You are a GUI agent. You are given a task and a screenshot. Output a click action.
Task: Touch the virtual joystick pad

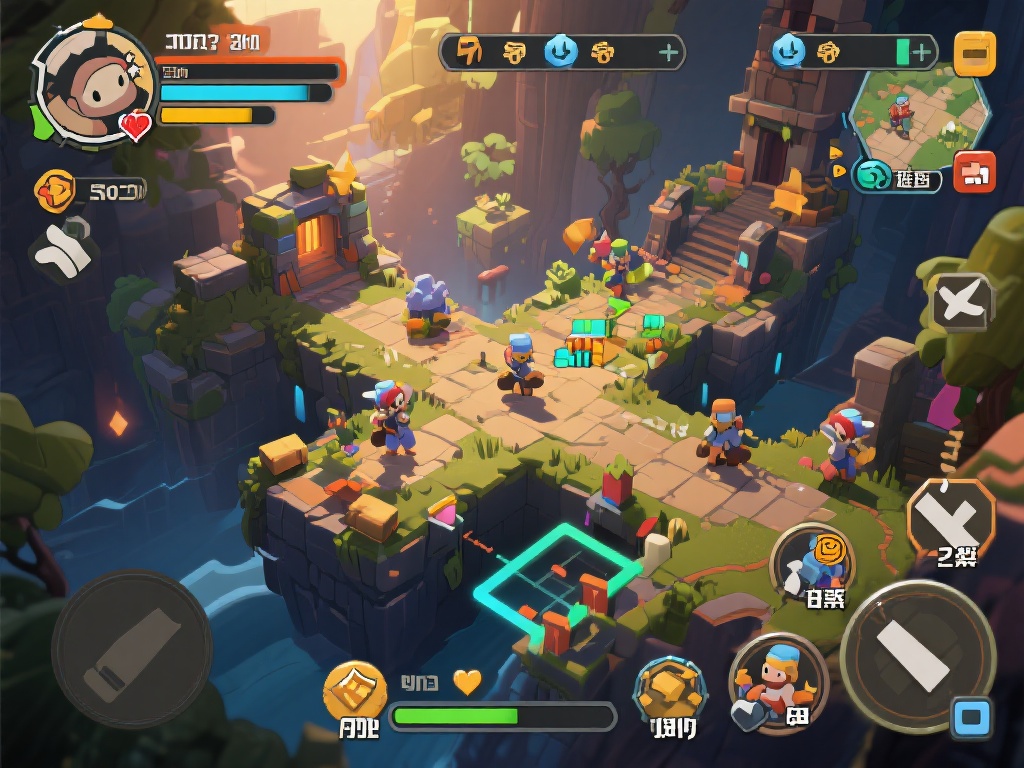click(x=131, y=649)
